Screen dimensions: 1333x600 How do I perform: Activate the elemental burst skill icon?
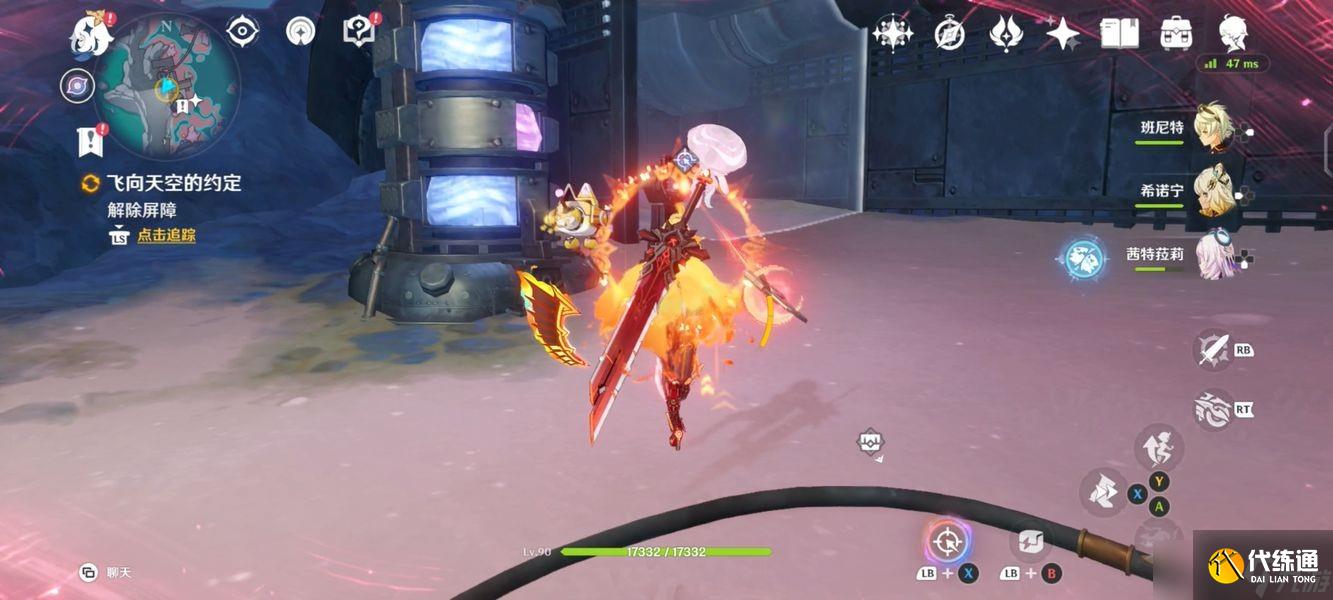[1214, 410]
